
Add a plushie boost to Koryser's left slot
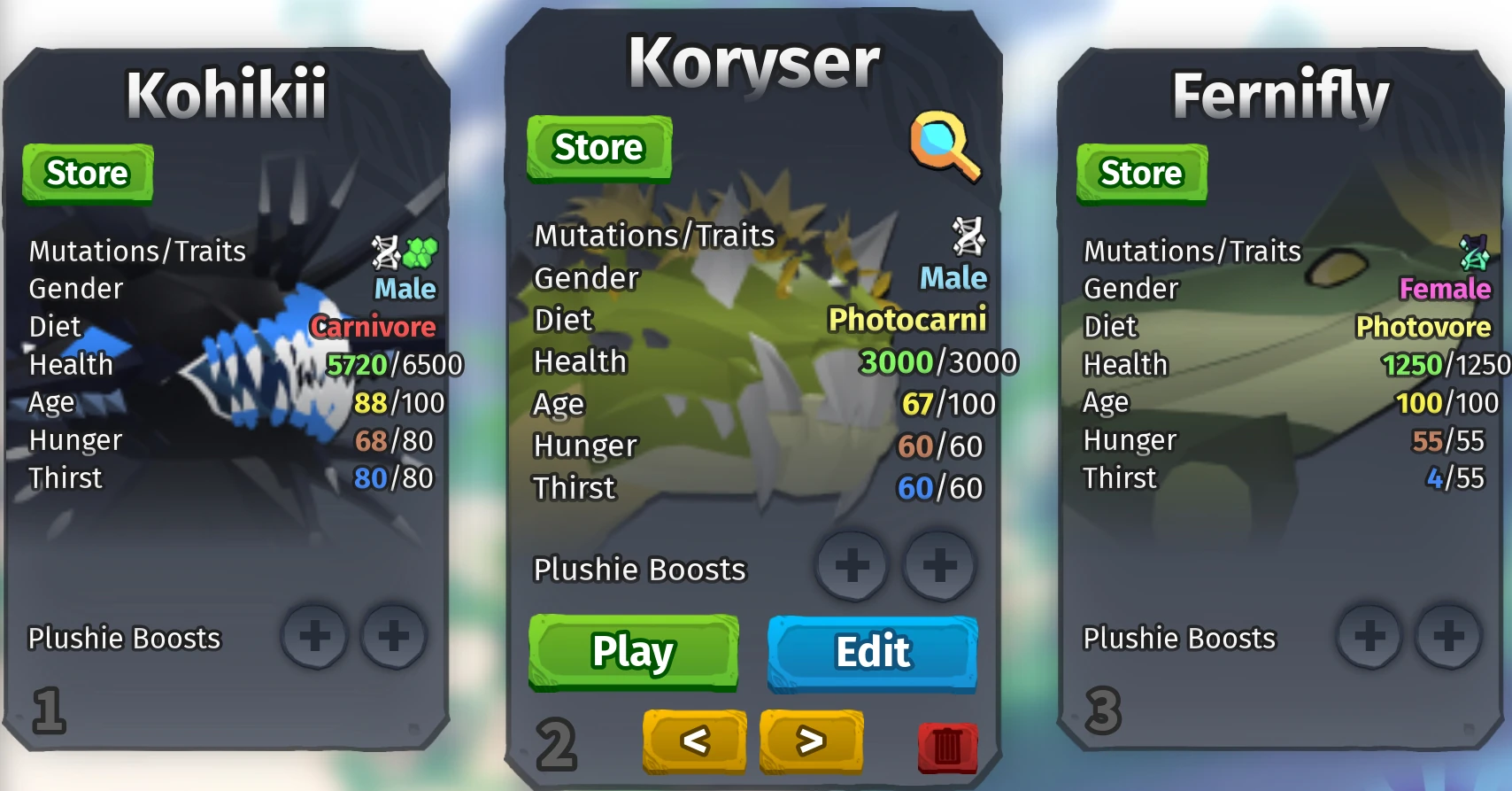[x=852, y=567]
